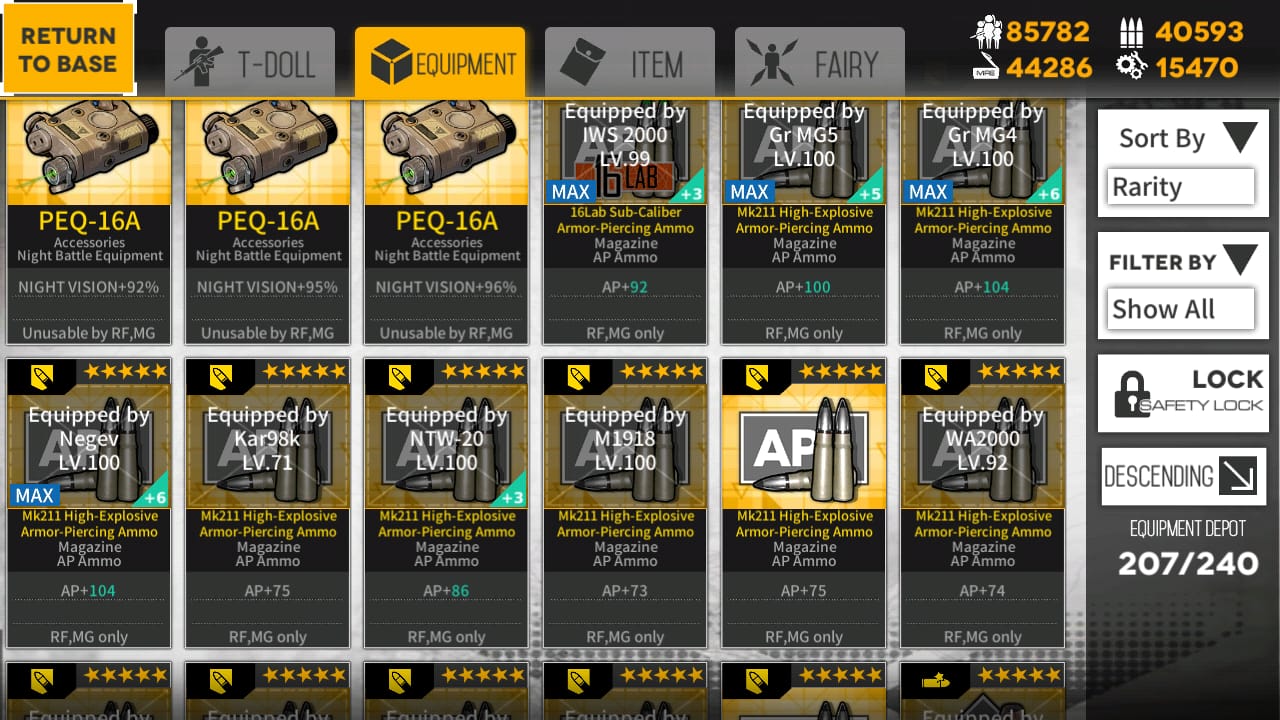The width and height of the screenshot is (1280, 720).
Task: Switch to the ITEM tab
Action: pyautogui.click(x=629, y=61)
